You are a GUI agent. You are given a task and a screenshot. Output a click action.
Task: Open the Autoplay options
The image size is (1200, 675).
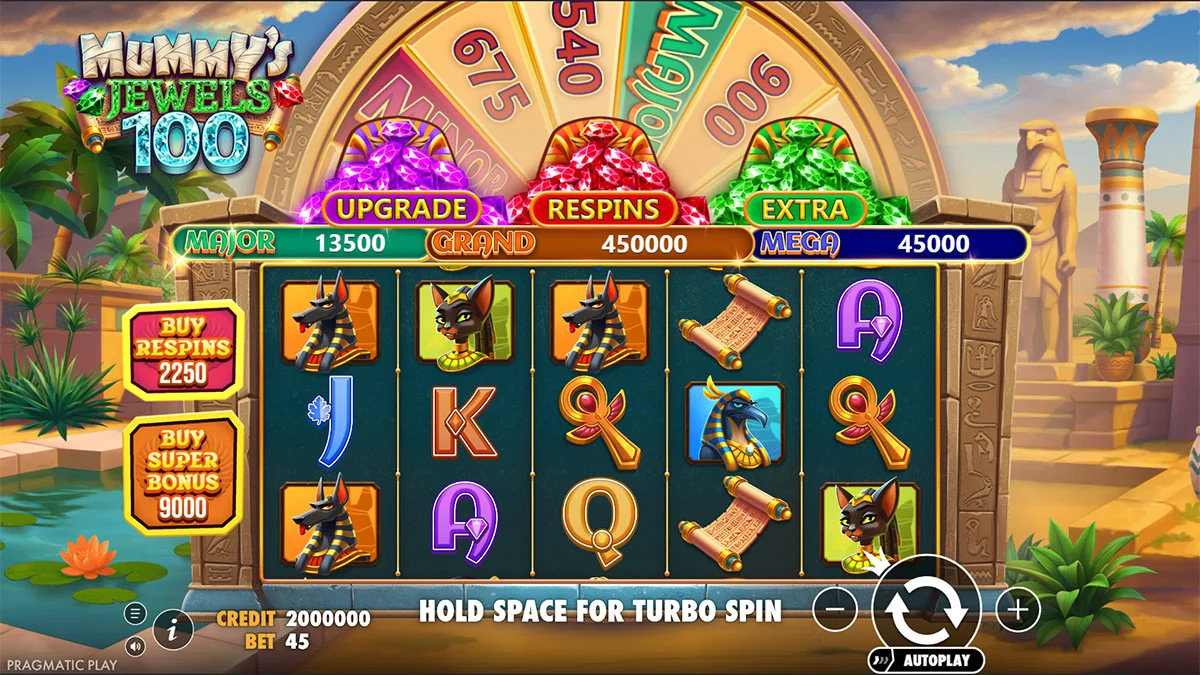925,660
